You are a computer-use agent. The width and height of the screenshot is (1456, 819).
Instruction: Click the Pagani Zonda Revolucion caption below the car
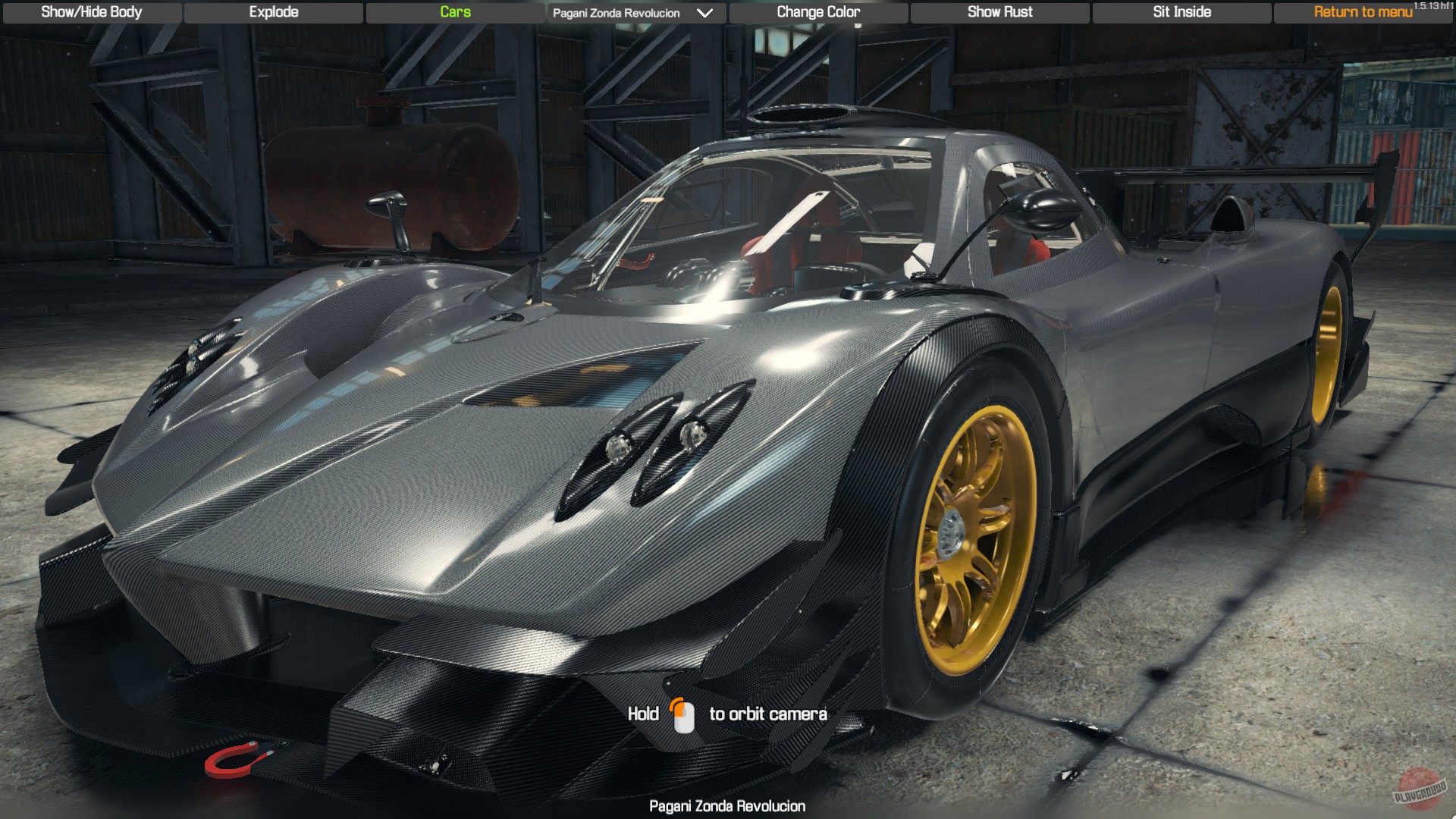727,806
